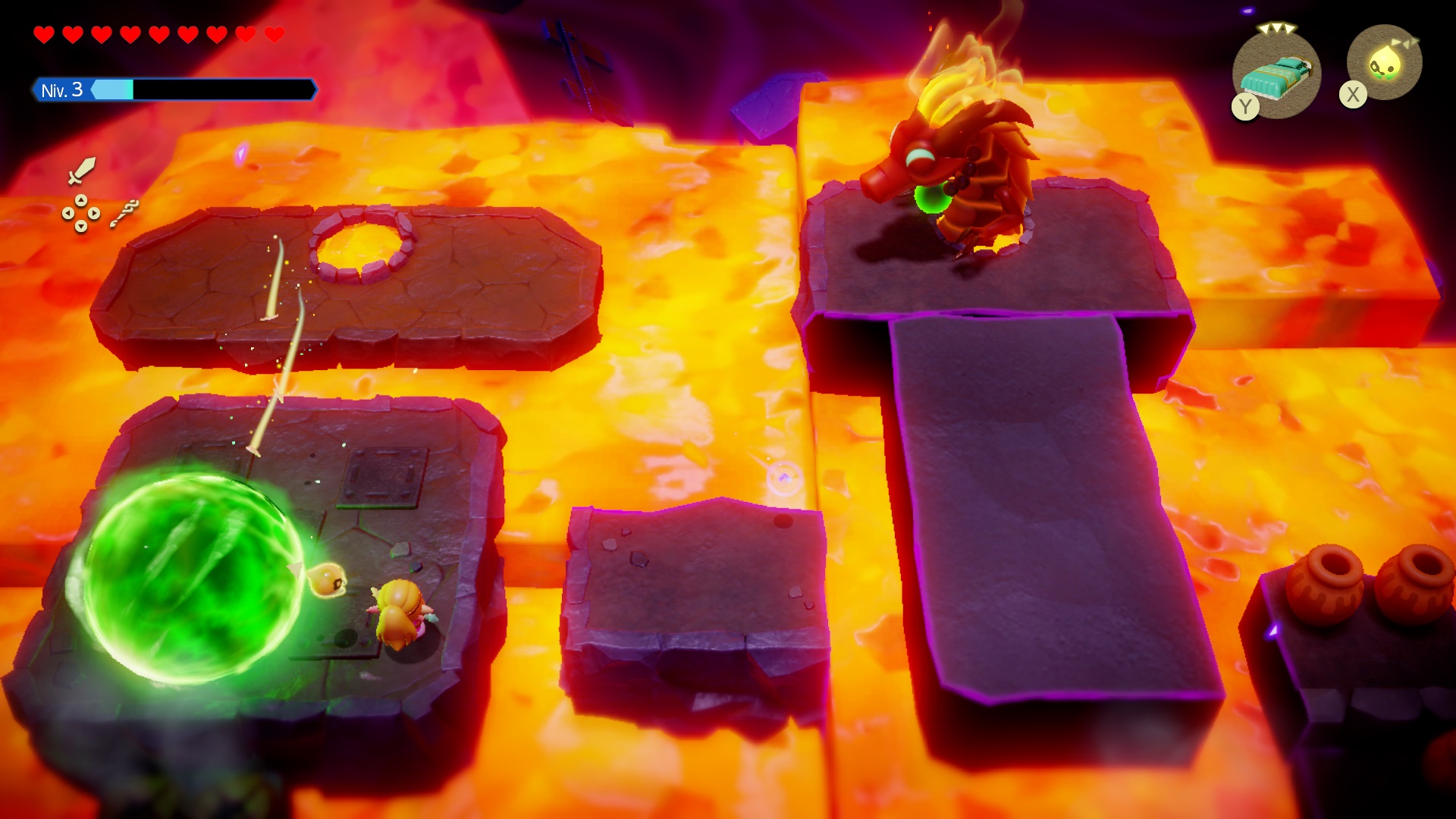This screenshot has height=819, width=1456.
Task: Click the Tri Rod icon beside the D-pad
Action: pyautogui.click(x=124, y=213)
